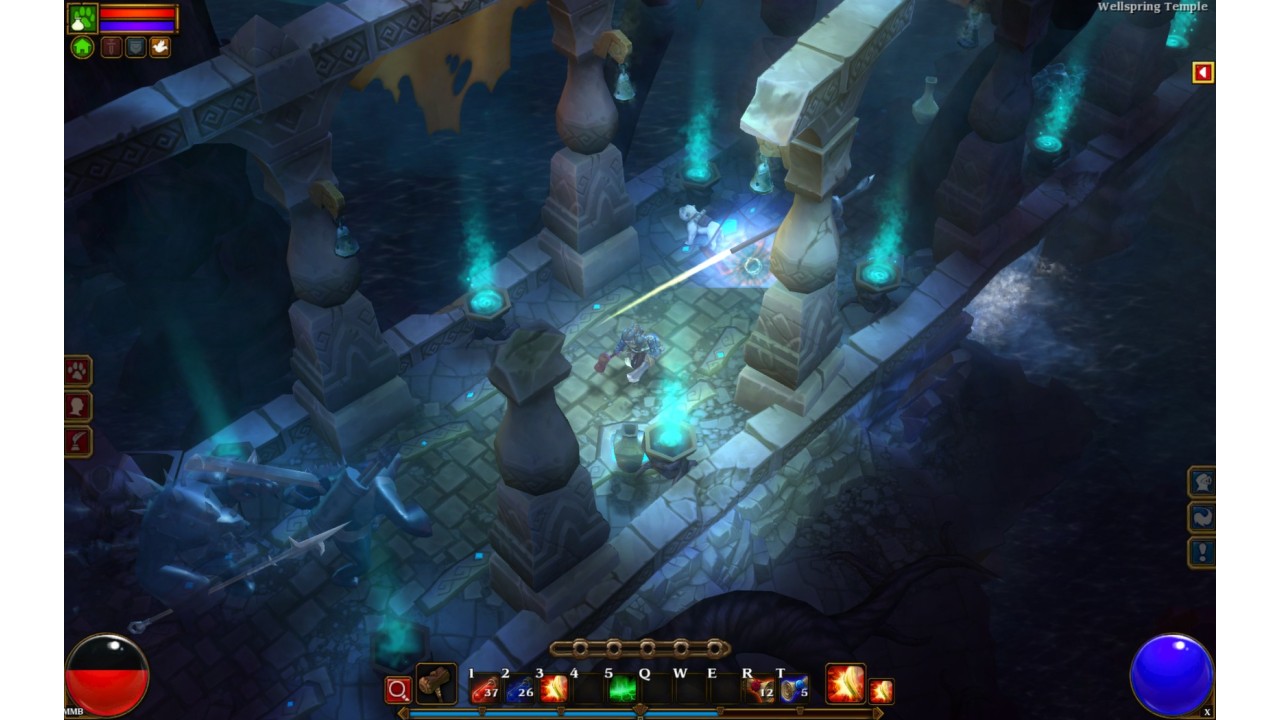Screen dimensions: 1280x720
Task: Open the red quill panel button
Action: tap(78, 441)
